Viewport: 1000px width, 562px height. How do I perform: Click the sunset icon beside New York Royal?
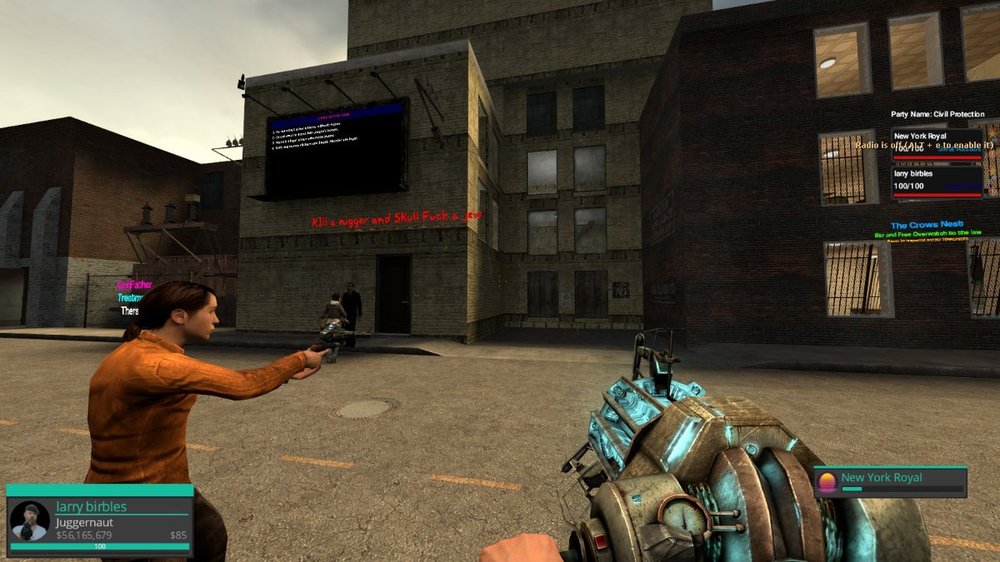tap(827, 481)
